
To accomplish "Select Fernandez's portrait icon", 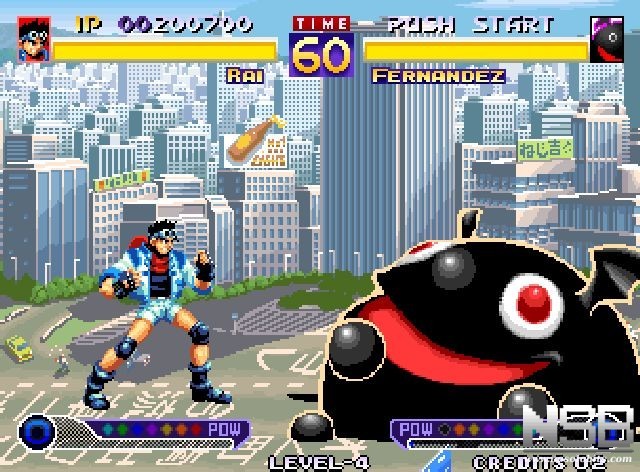I will pos(607,40).
